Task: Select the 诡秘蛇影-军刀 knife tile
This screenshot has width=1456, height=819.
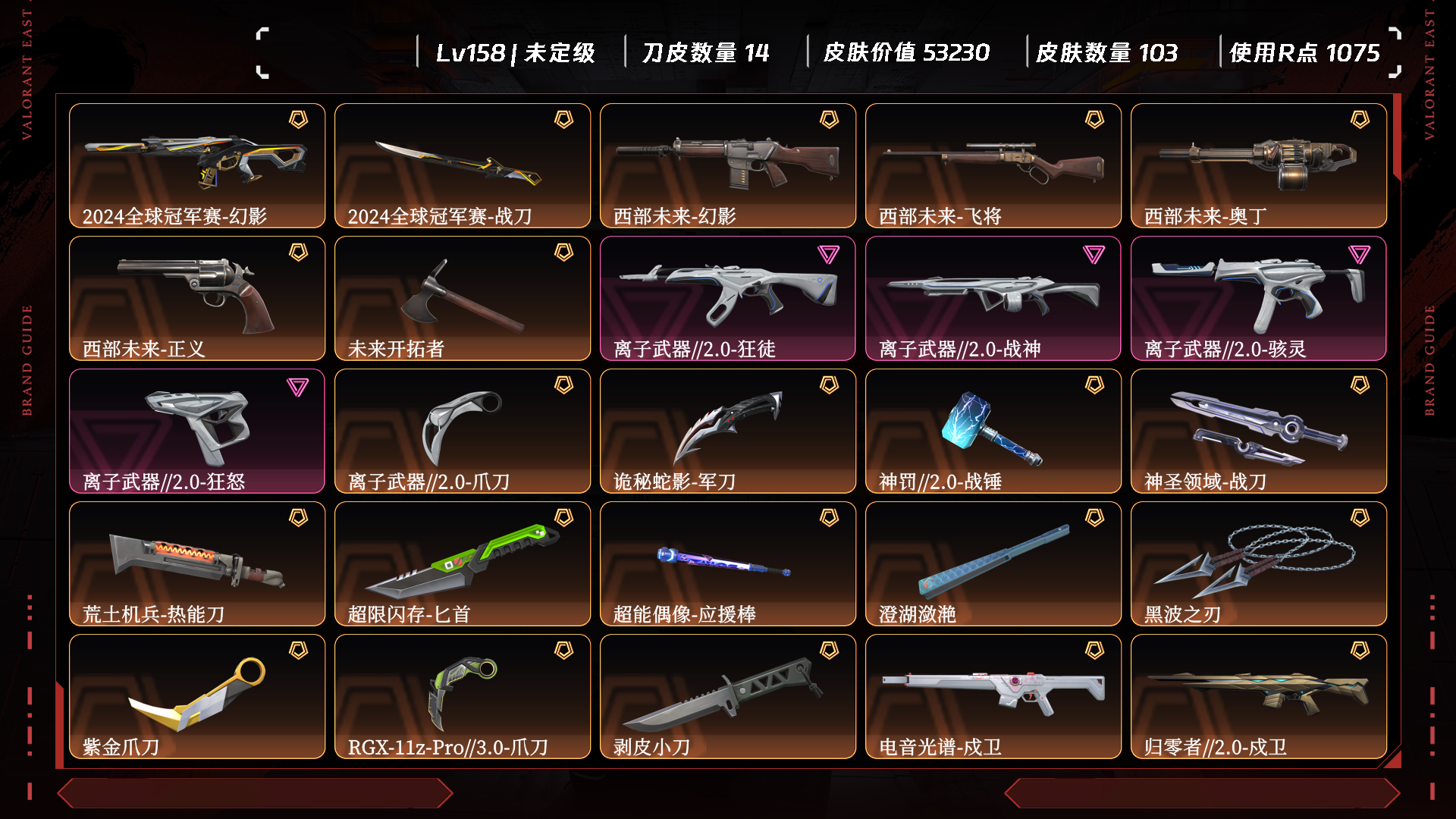Action: click(728, 431)
